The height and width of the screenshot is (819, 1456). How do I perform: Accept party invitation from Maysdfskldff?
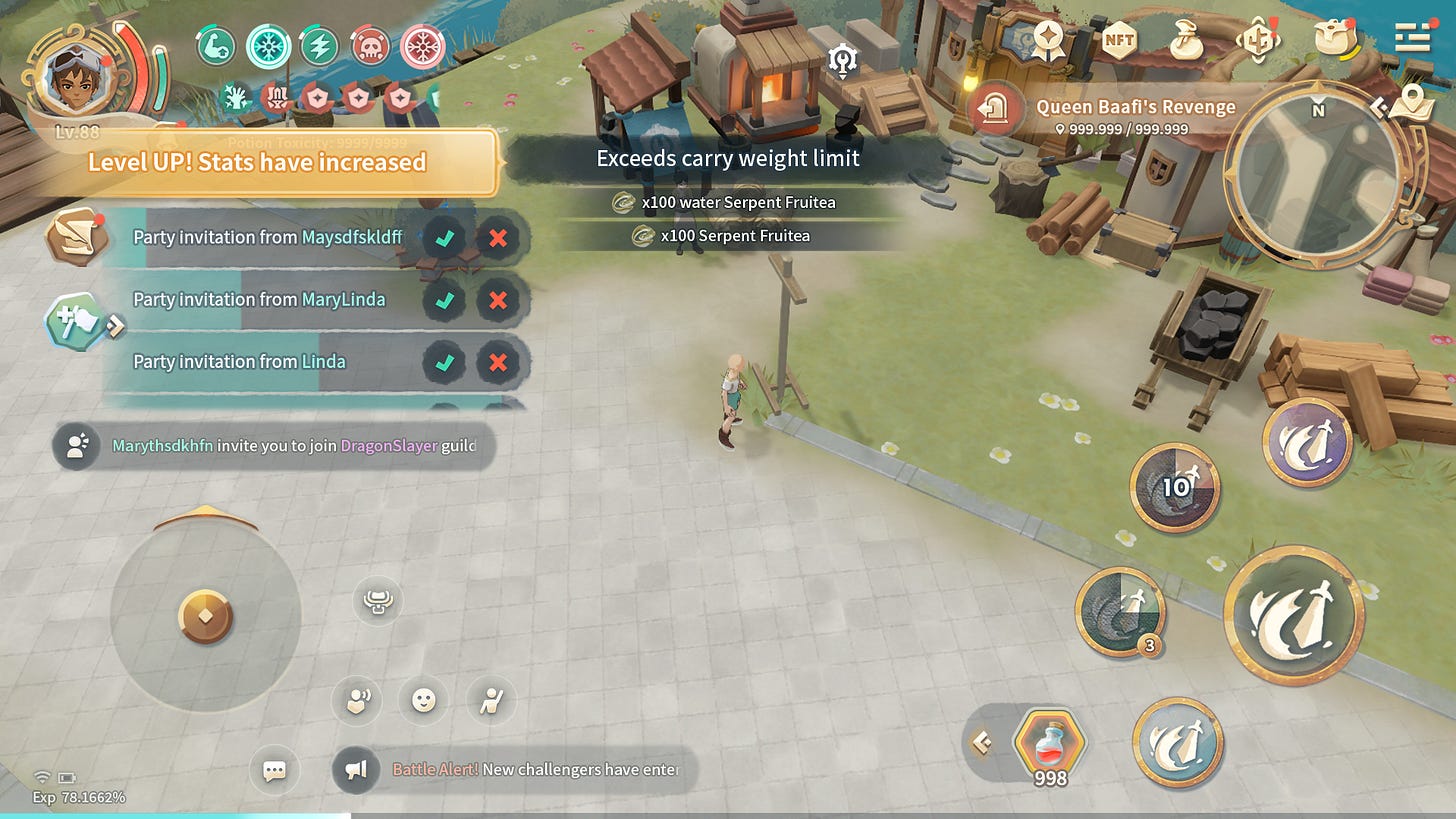[x=444, y=238]
